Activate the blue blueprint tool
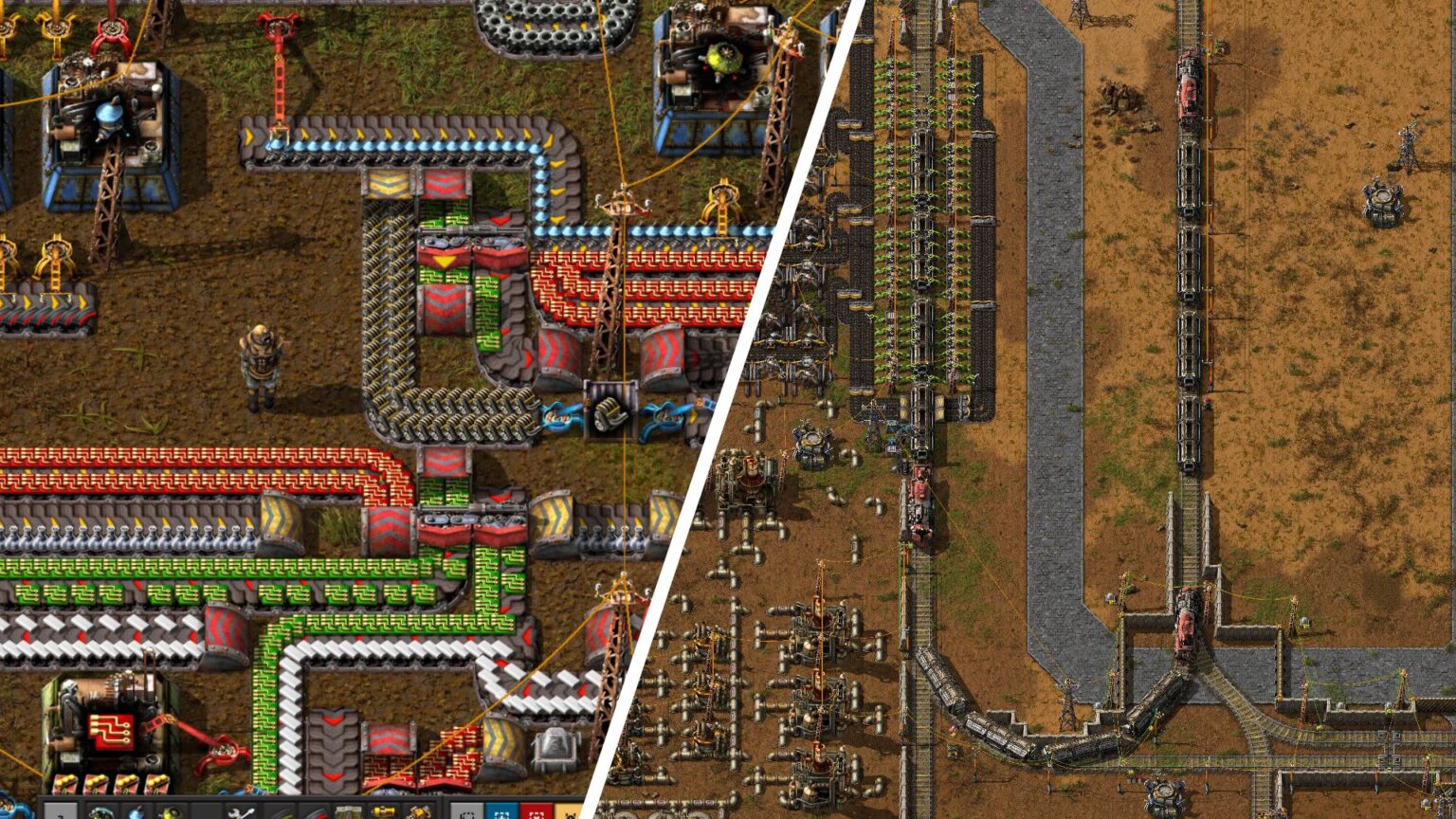Image resolution: width=1456 pixels, height=819 pixels. point(503,811)
